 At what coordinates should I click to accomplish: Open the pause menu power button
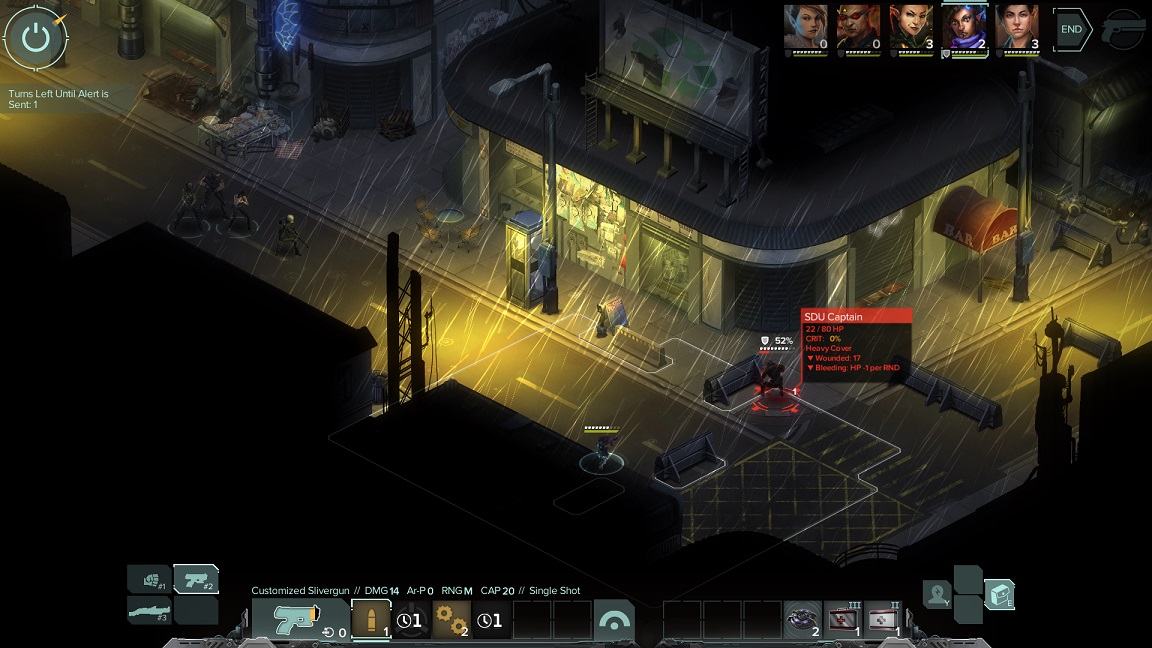coord(36,37)
